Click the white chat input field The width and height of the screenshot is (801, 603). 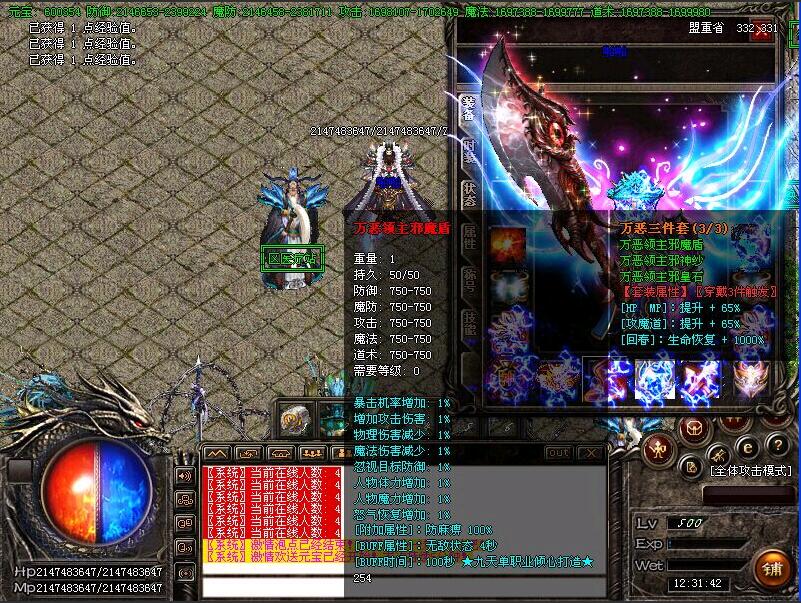pos(272,587)
